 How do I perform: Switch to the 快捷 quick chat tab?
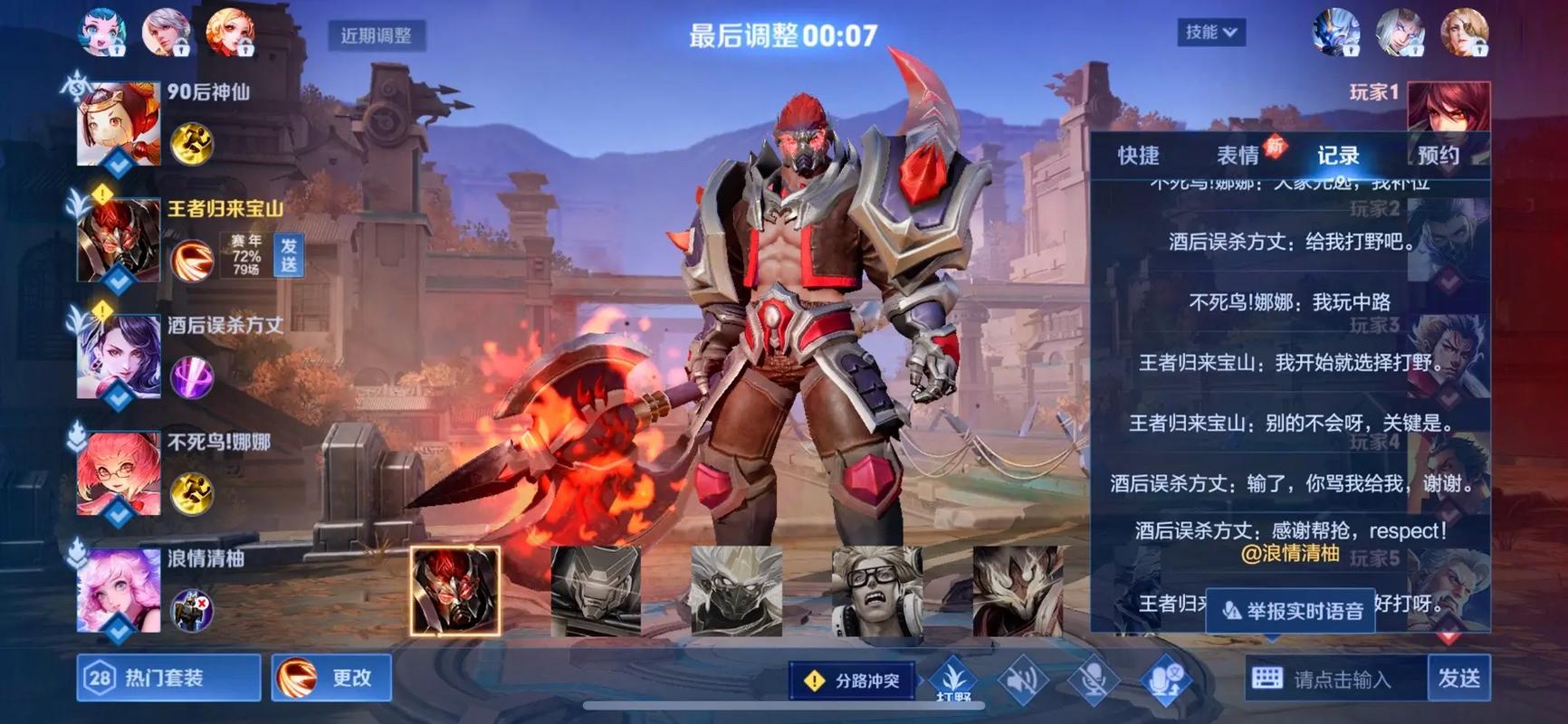point(1138,156)
